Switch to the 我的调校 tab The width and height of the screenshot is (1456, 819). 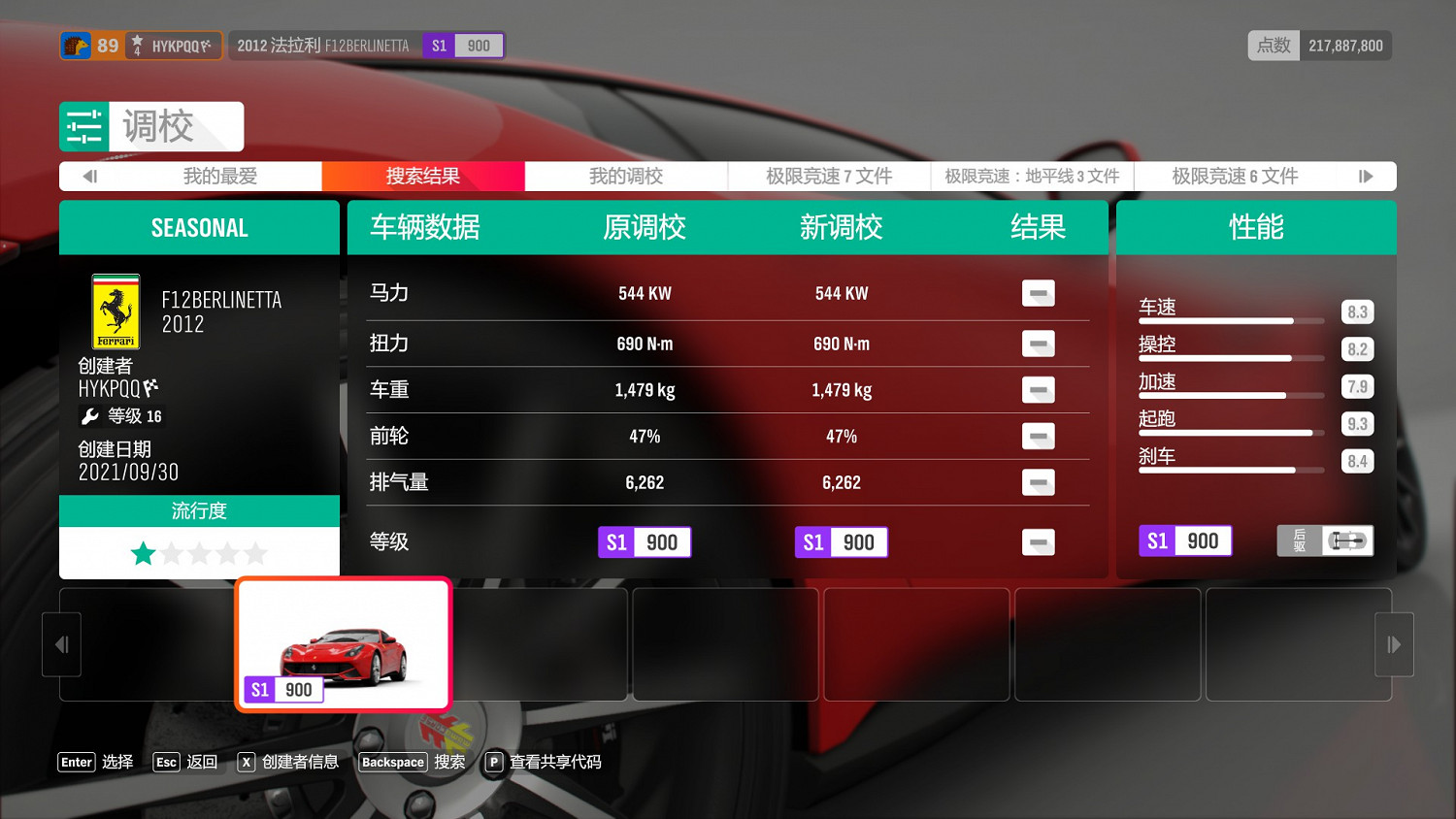click(x=625, y=176)
